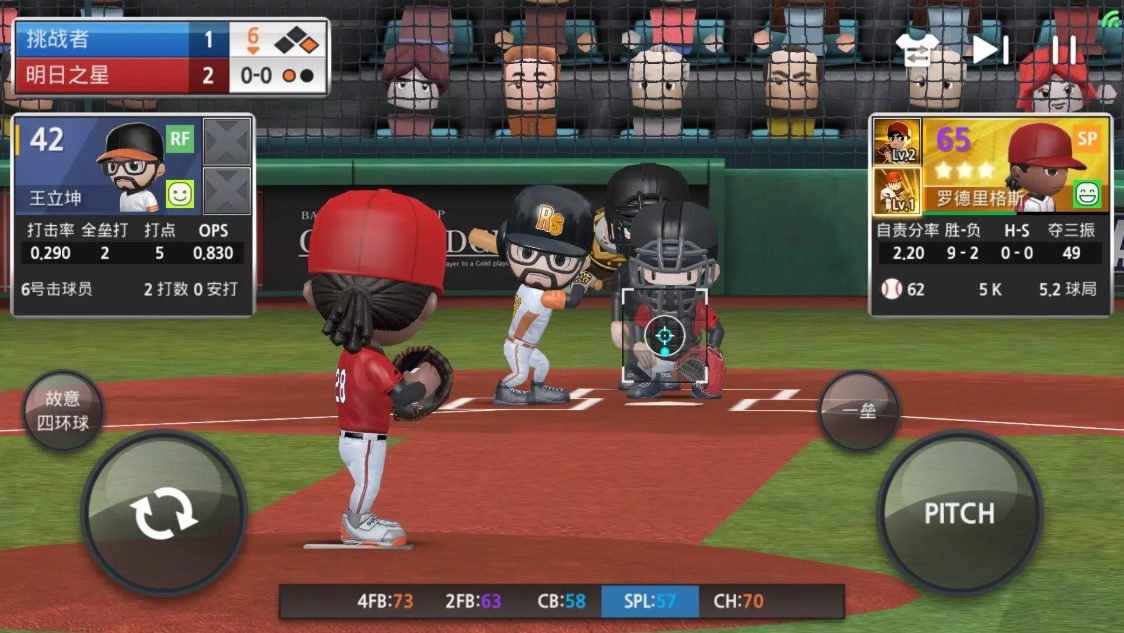Image resolution: width=1124 pixels, height=633 pixels.
Task: Click the pitch target crosshair in strike zone
Action: coord(664,336)
